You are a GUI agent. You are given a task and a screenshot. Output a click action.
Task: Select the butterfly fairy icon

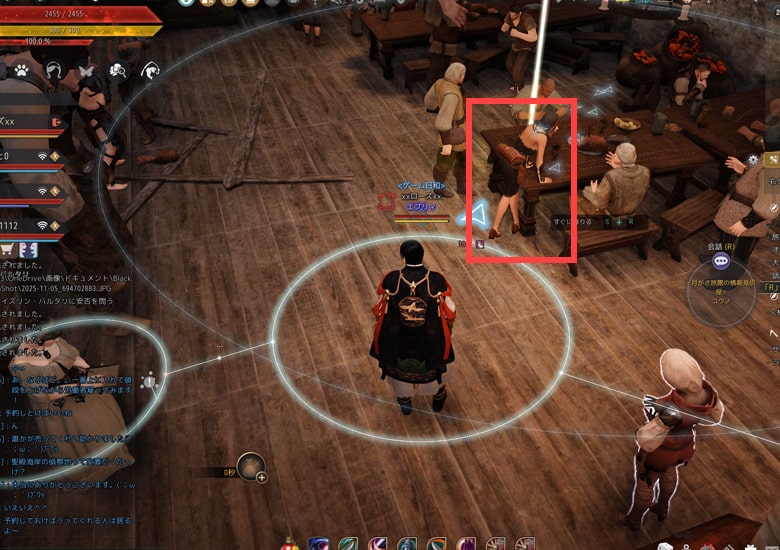pyautogui.click(x=86, y=70)
